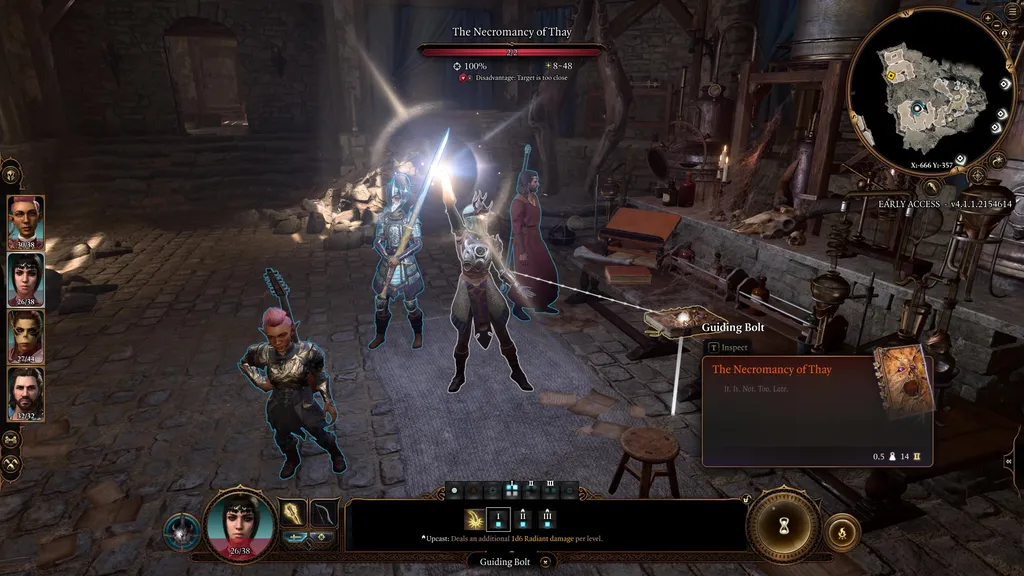Image resolution: width=1024 pixels, height=576 pixels.
Task: Click the active character portrait on hotbar
Action: [240, 525]
